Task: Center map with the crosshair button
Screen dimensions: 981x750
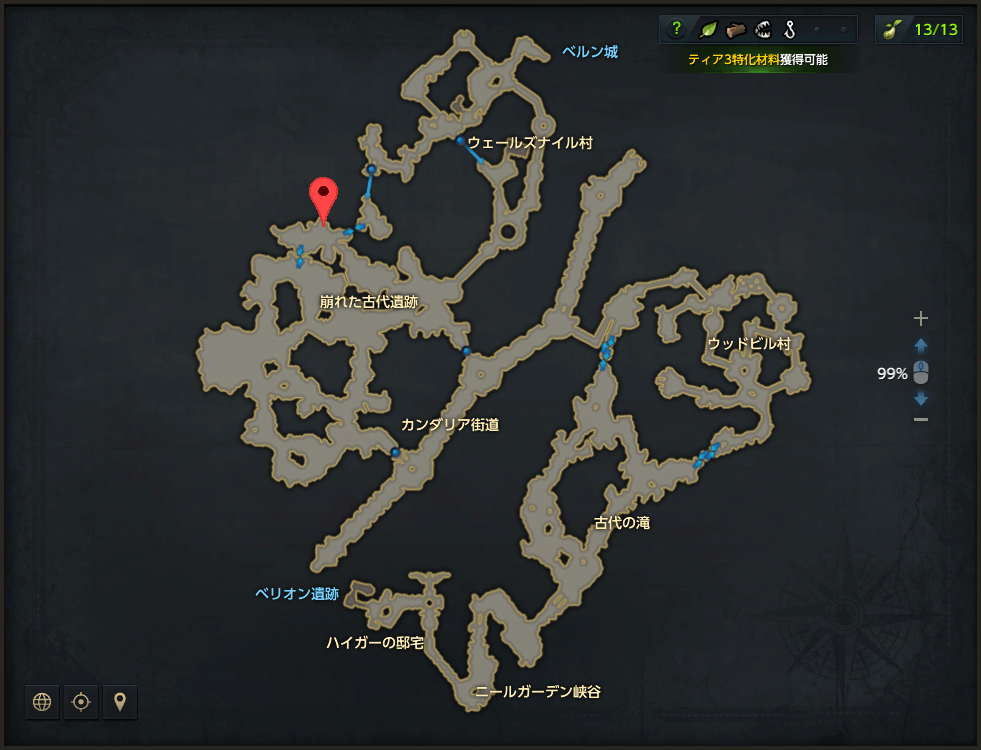Action: click(x=81, y=702)
